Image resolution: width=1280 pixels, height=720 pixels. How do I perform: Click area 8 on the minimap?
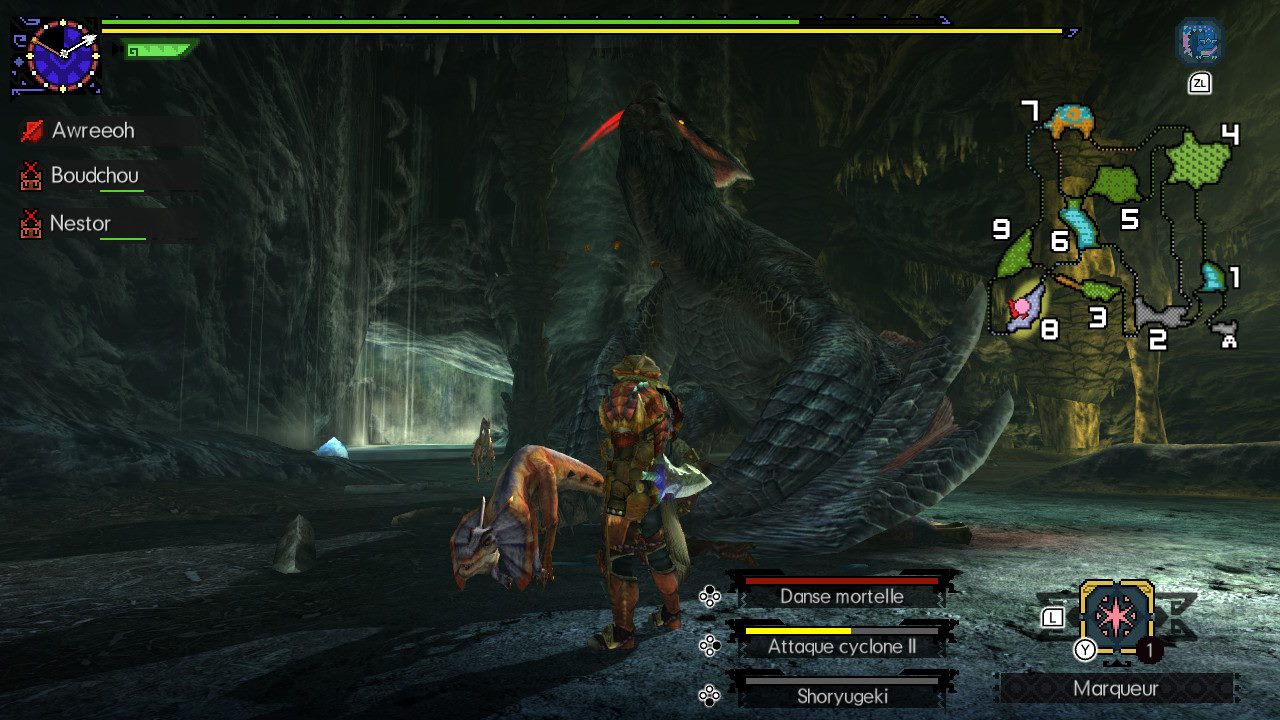[1027, 307]
